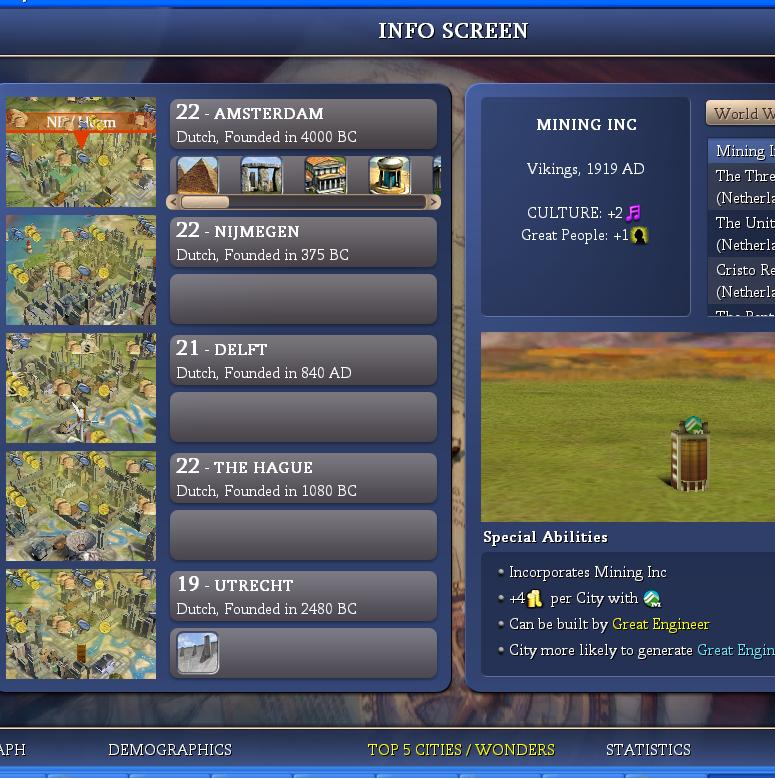This screenshot has width=775, height=779.
Task: Select the round domed pavilion wonder icon
Action: [x=389, y=175]
